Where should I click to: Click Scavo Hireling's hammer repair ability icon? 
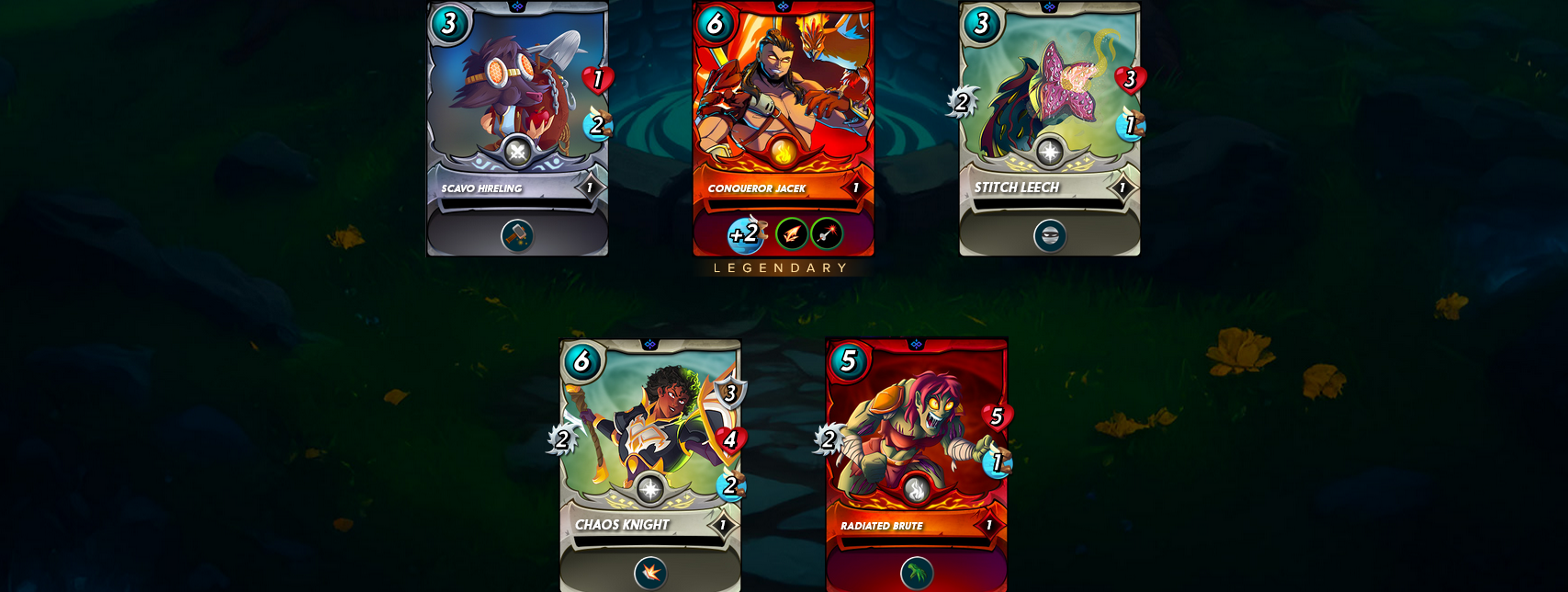tap(517, 235)
